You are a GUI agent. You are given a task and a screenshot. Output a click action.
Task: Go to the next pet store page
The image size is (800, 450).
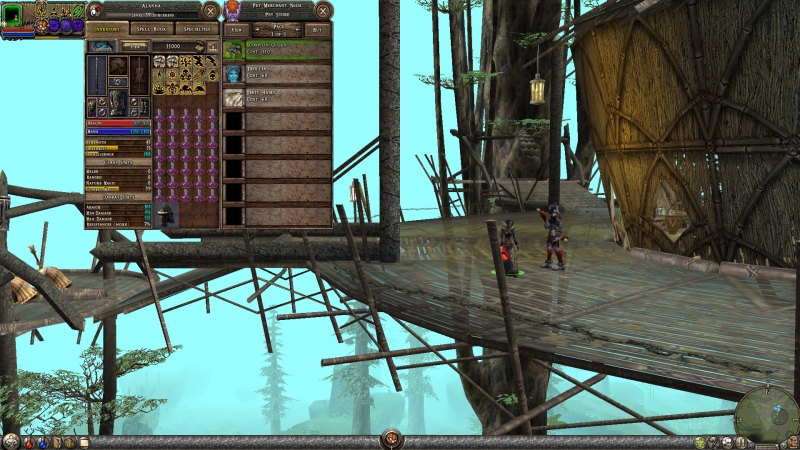[x=296, y=30]
